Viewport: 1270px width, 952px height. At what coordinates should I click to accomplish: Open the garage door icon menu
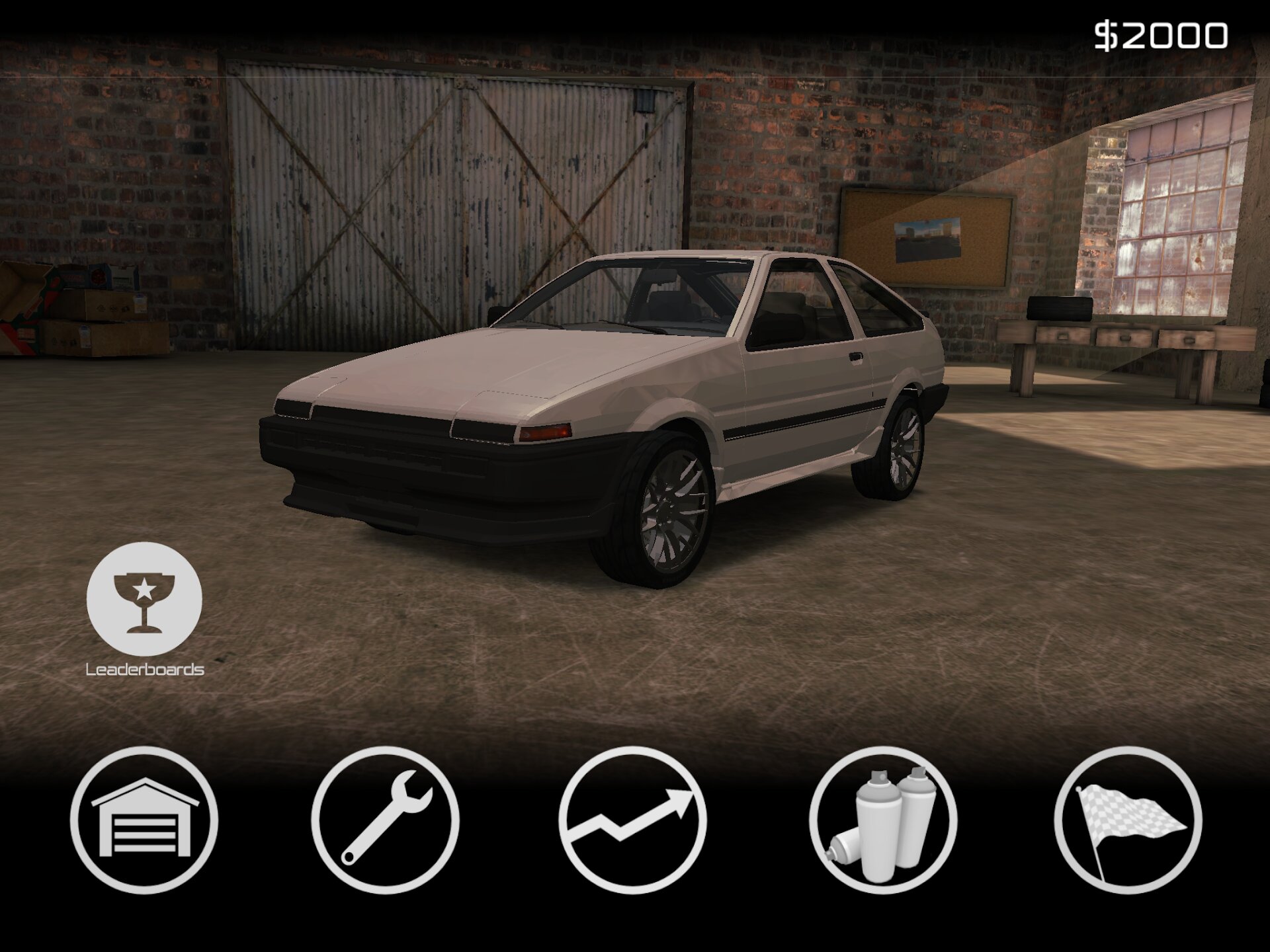pos(144,820)
